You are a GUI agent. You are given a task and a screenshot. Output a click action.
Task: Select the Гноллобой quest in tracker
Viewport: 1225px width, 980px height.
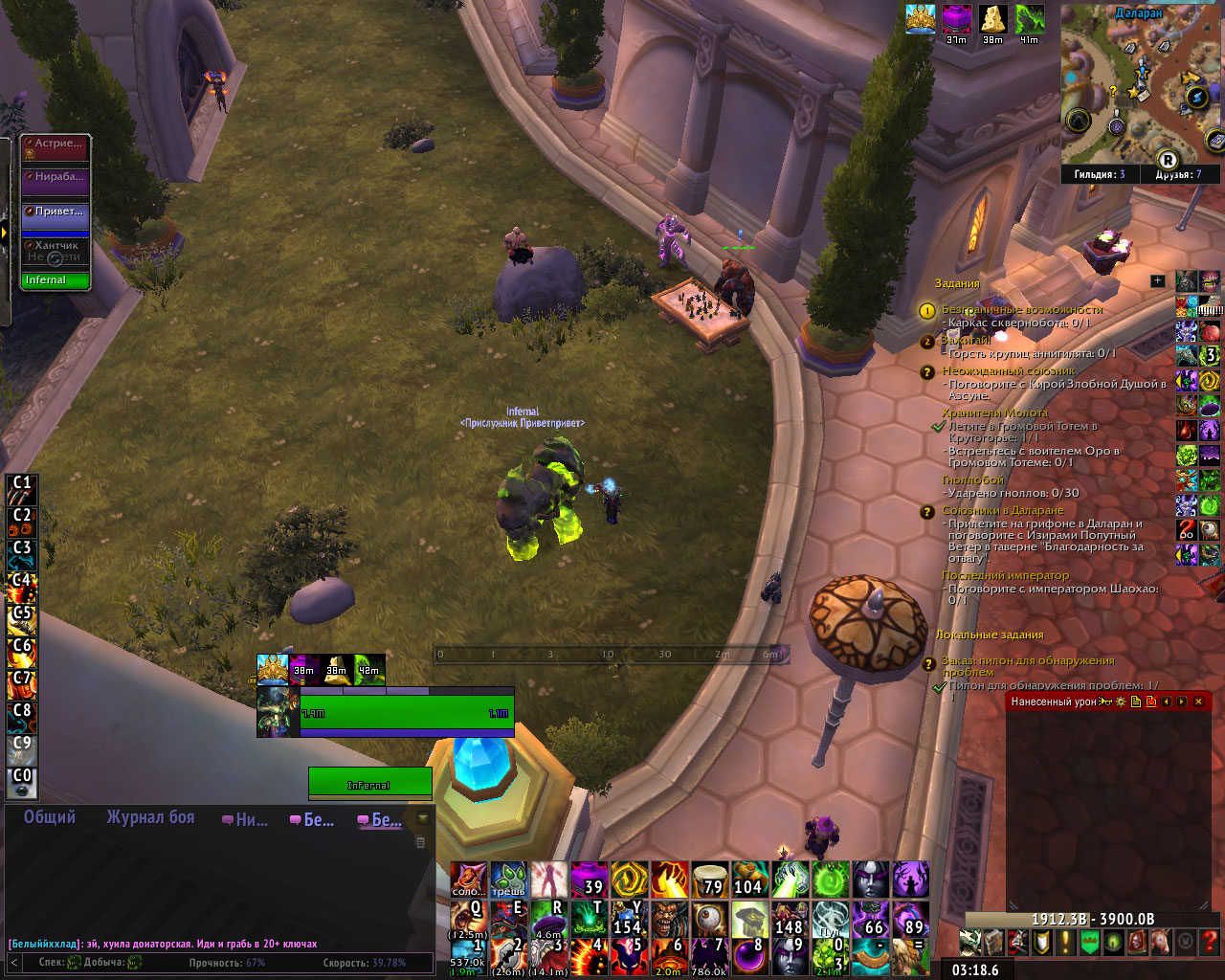tap(972, 479)
